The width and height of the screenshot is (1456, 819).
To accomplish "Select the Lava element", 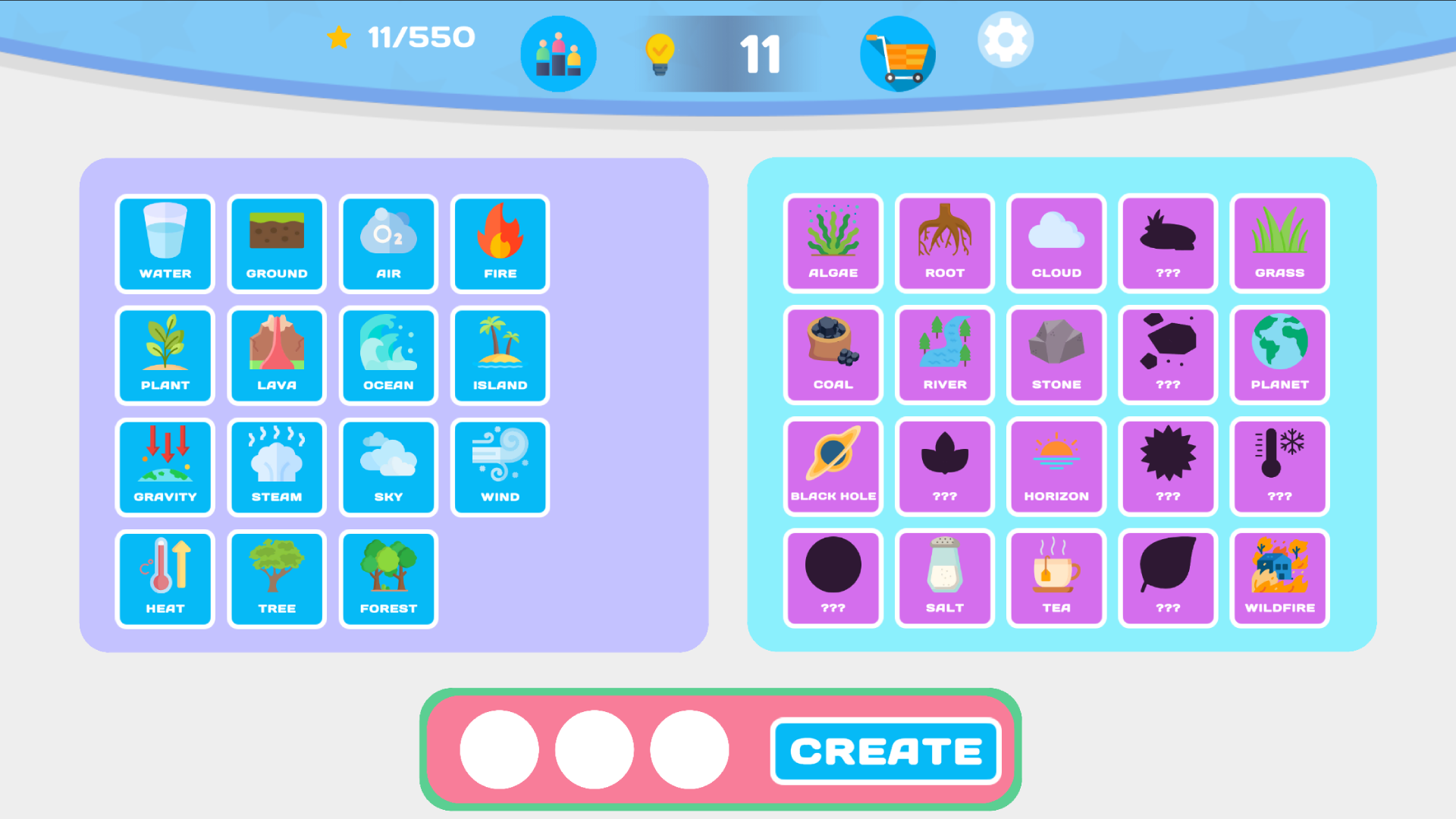I will point(277,355).
